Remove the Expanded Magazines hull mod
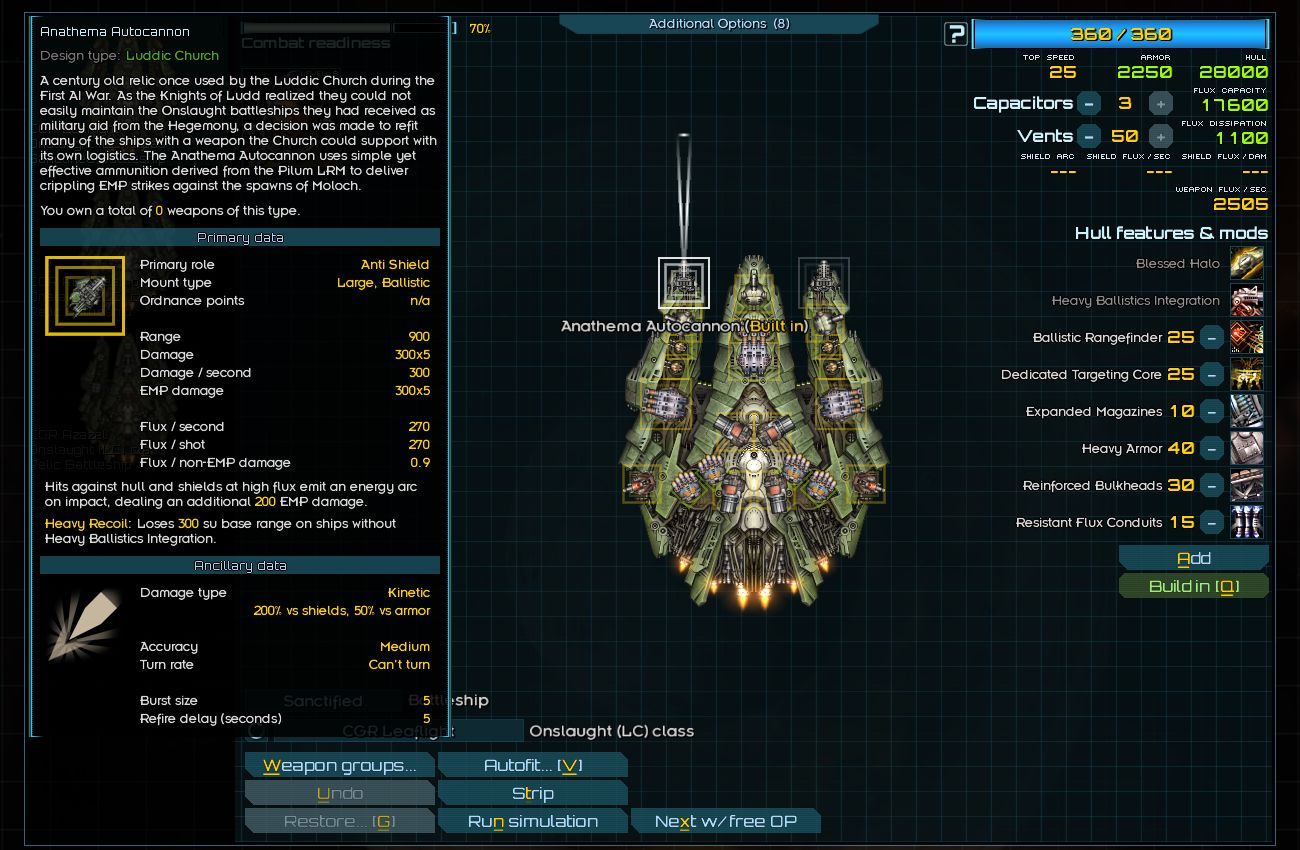 click(1211, 412)
